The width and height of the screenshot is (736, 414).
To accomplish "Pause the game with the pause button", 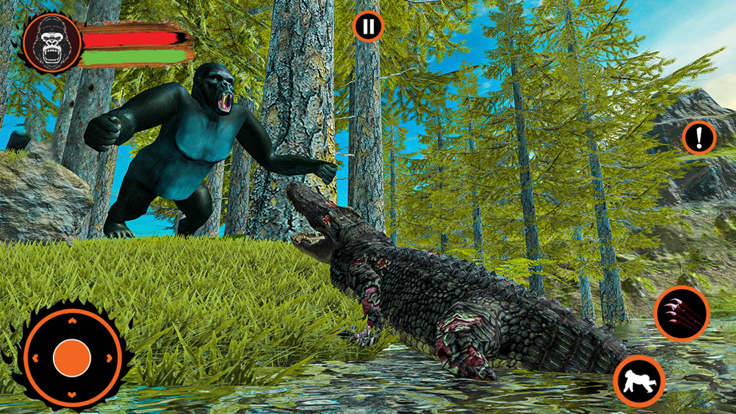I will (368, 26).
